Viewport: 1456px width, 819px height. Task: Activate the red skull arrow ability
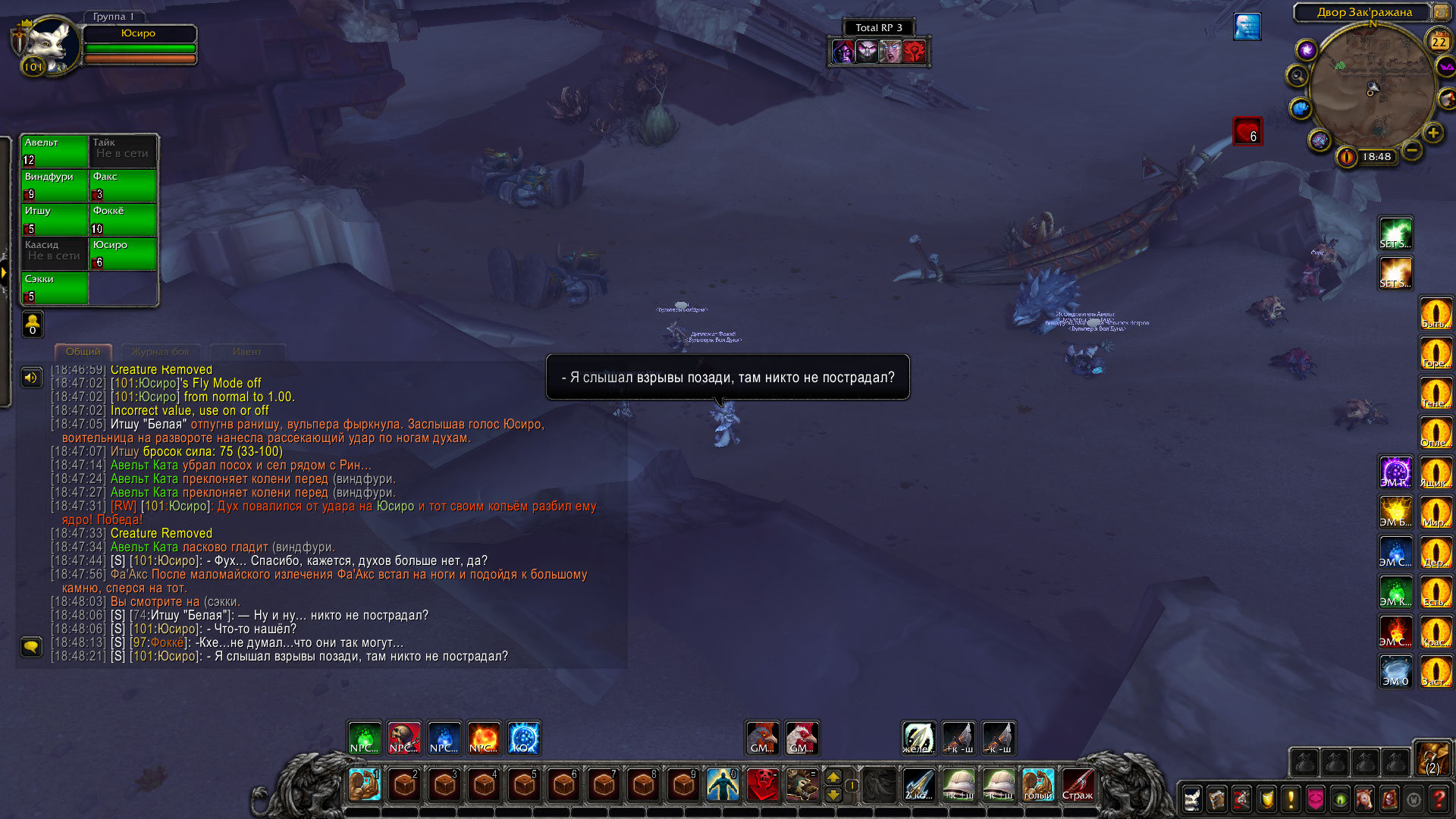coord(762,785)
